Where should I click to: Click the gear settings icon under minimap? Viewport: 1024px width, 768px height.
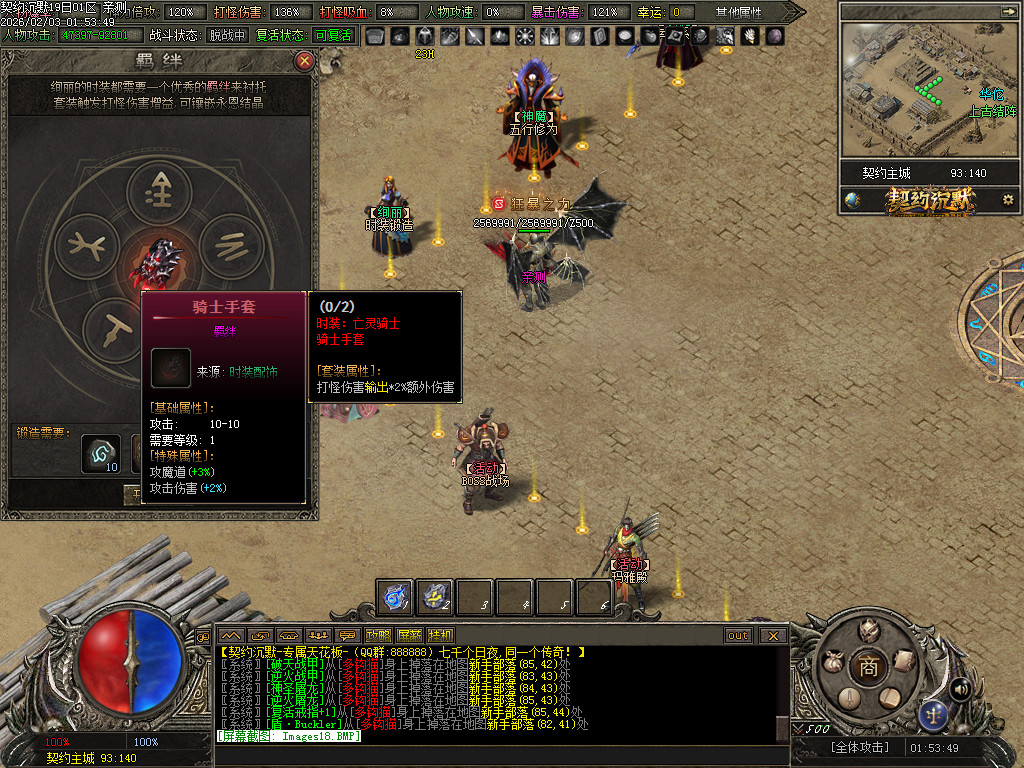coord(1008,200)
